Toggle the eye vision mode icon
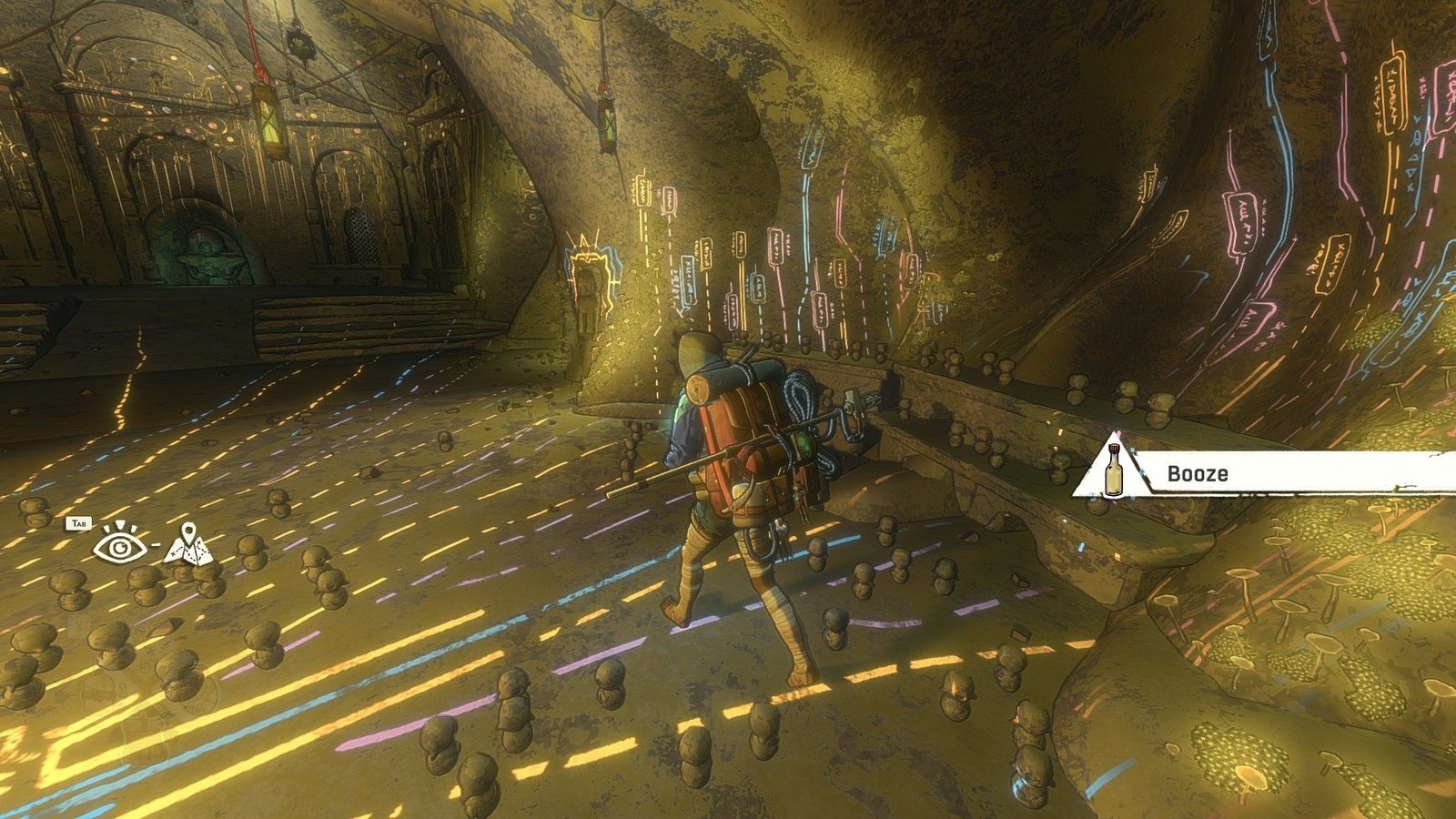Screen dimensions: 1456x819 116,545
